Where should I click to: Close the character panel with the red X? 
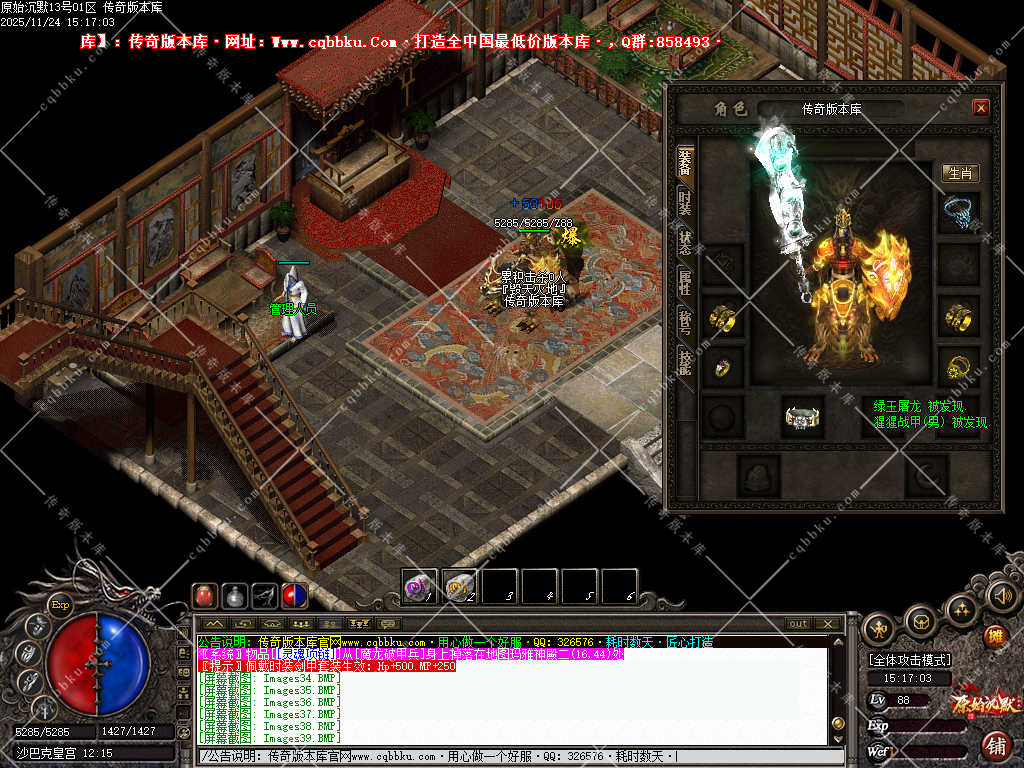click(x=980, y=108)
